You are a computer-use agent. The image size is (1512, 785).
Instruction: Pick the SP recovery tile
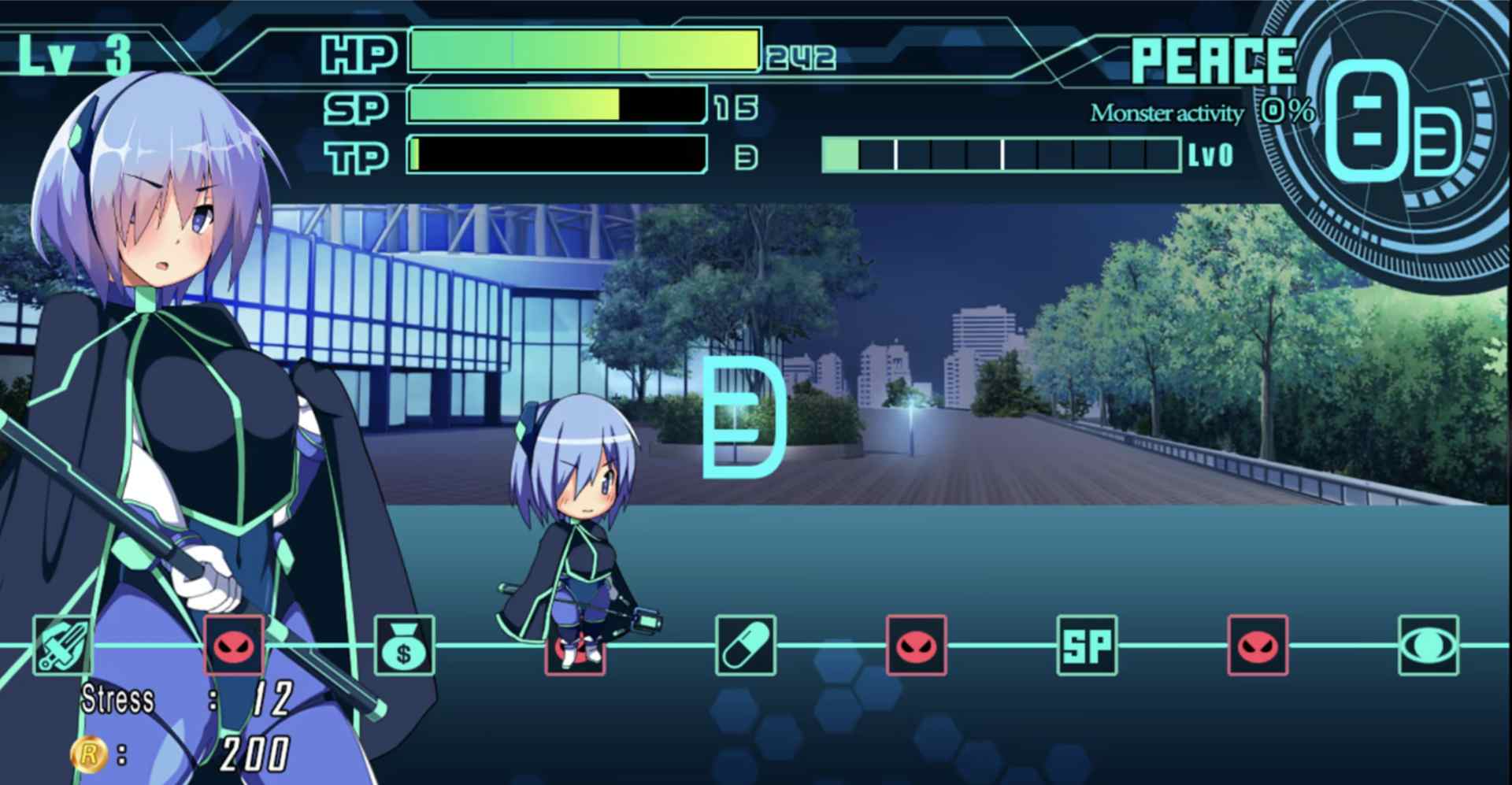point(1087,646)
